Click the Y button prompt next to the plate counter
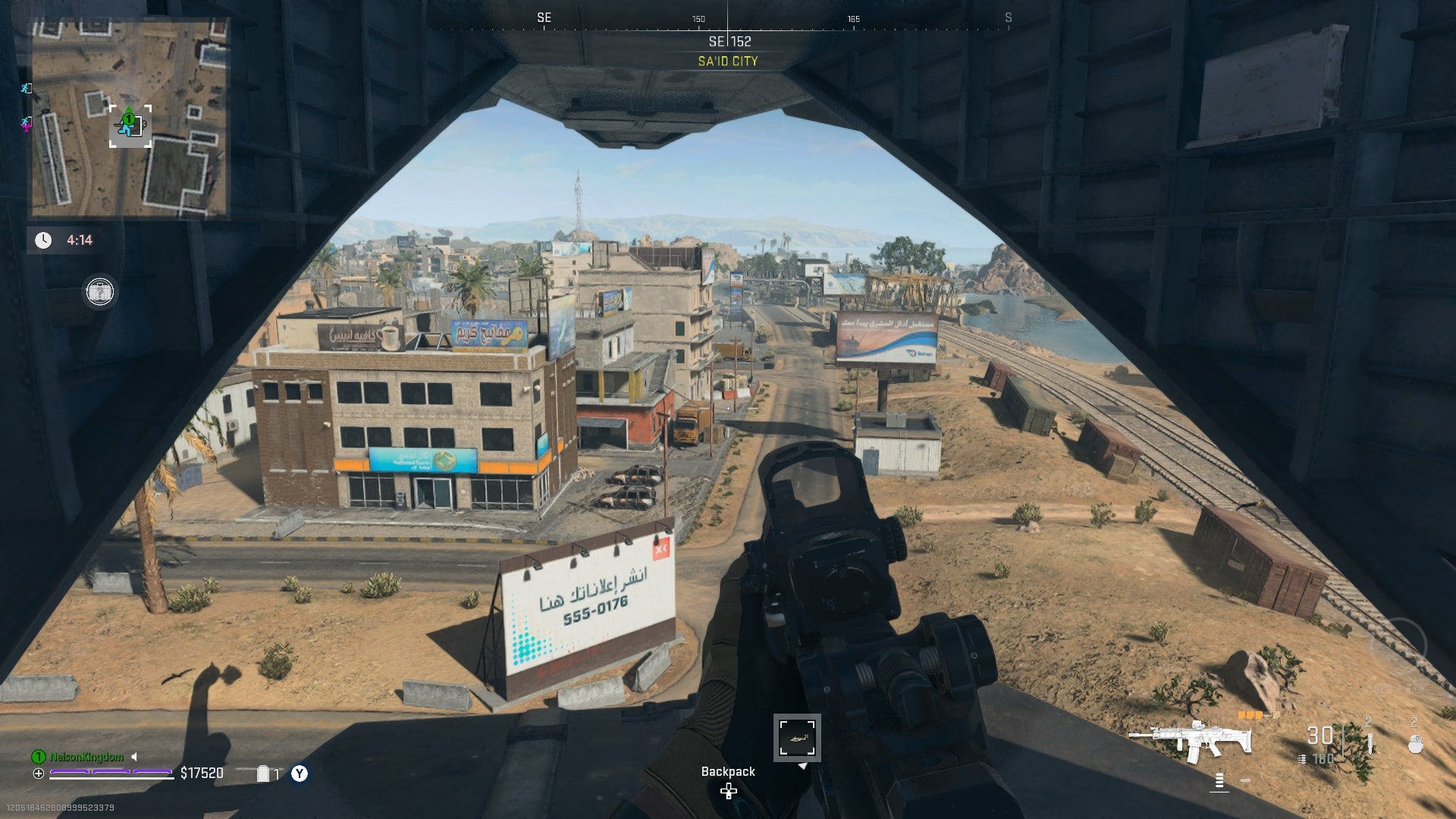Viewport: 1456px width, 819px height. point(299,773)
